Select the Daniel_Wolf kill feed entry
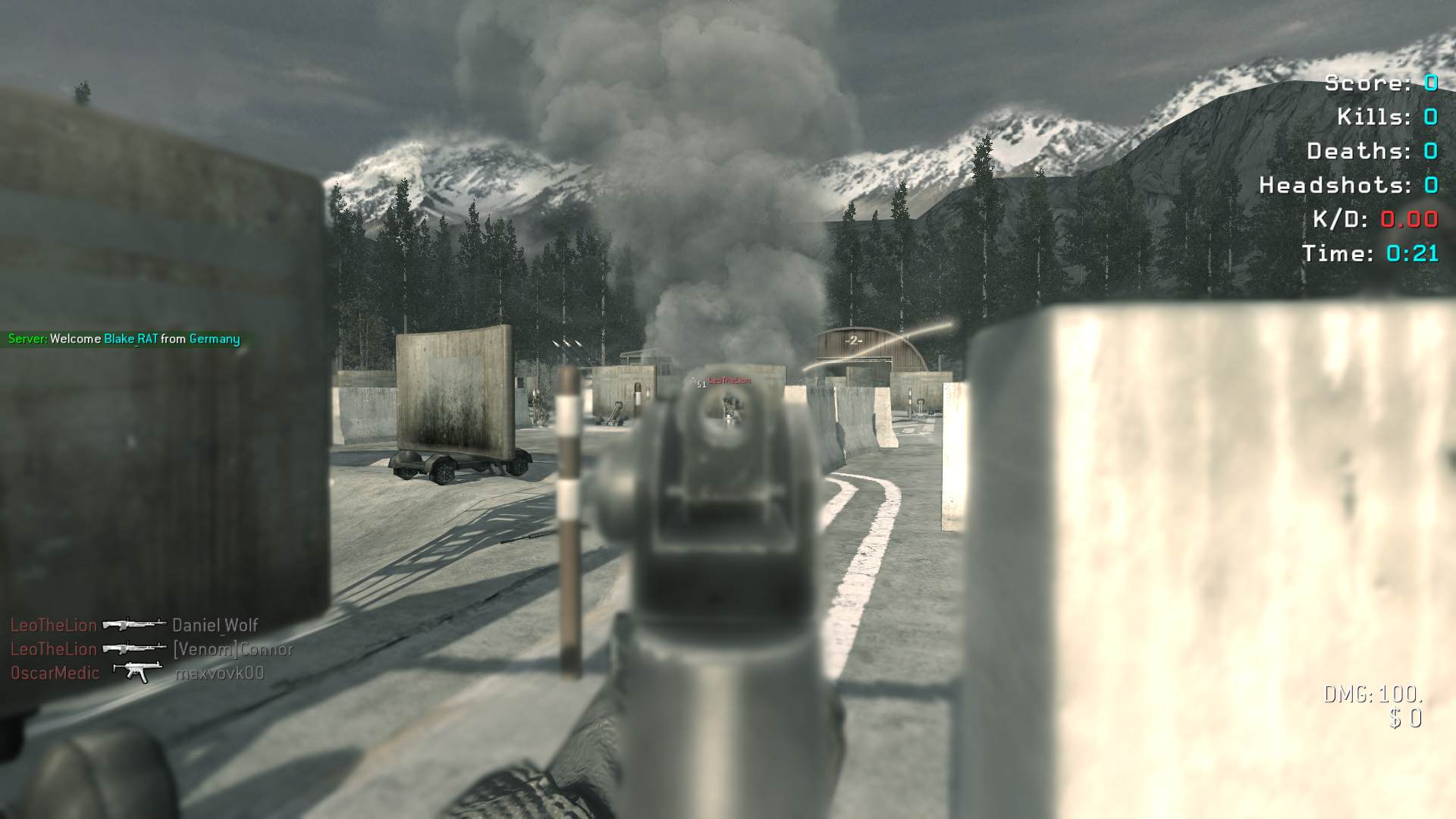The height and width of the screenshot is (819, 1456). (x=215, y=625)
